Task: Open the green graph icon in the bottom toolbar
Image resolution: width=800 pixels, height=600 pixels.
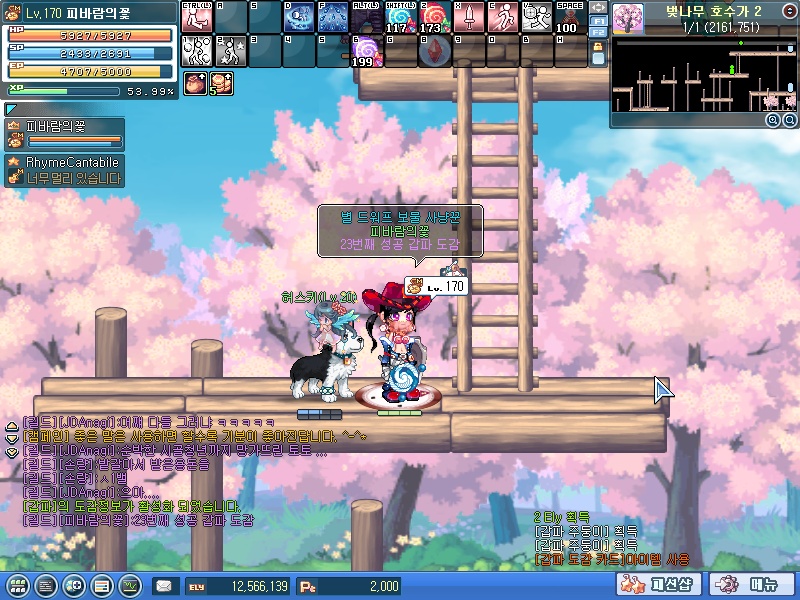Action: 130,585
